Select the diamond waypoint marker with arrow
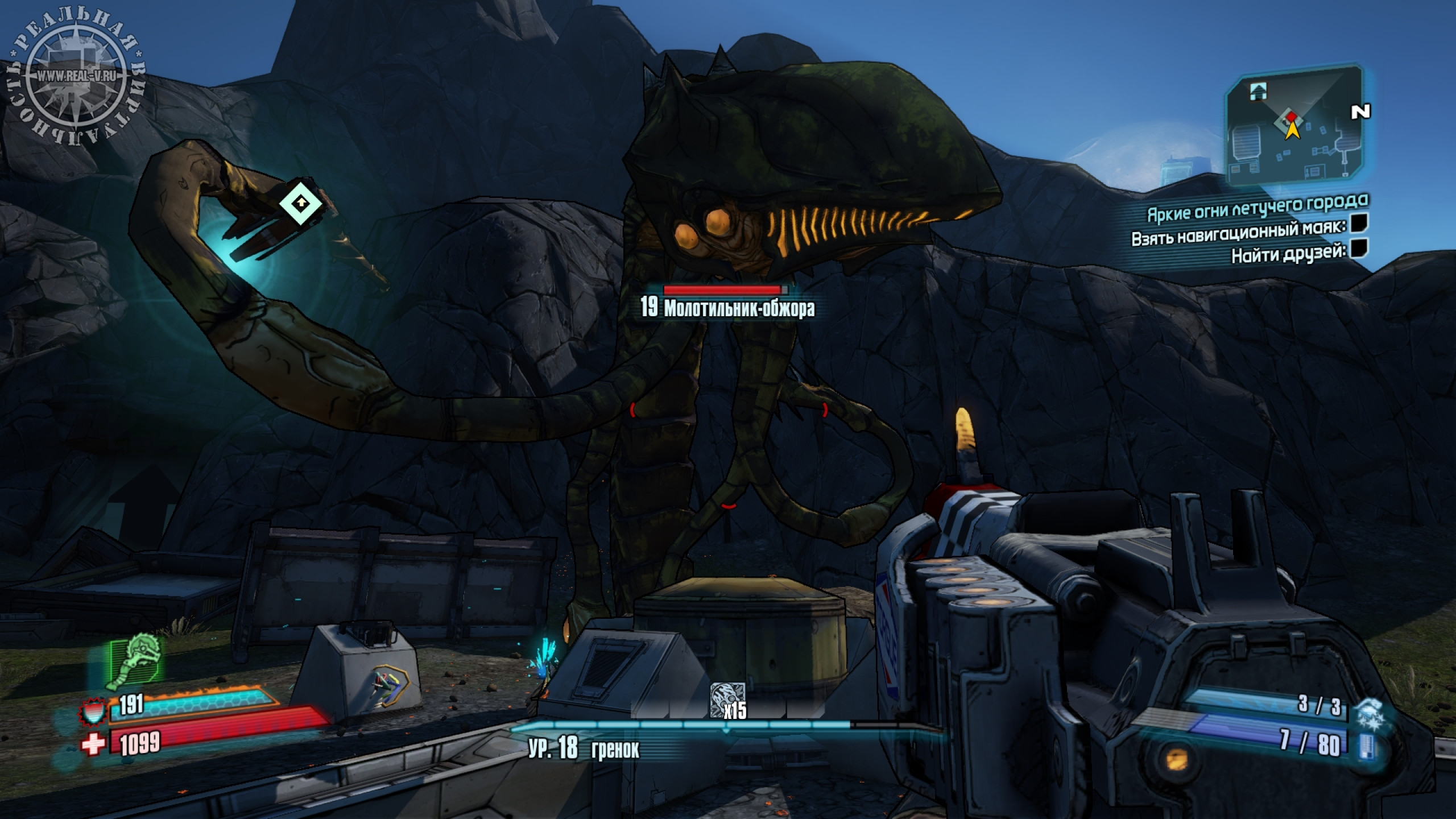1456x819 pixels. [x=301, y=202]
